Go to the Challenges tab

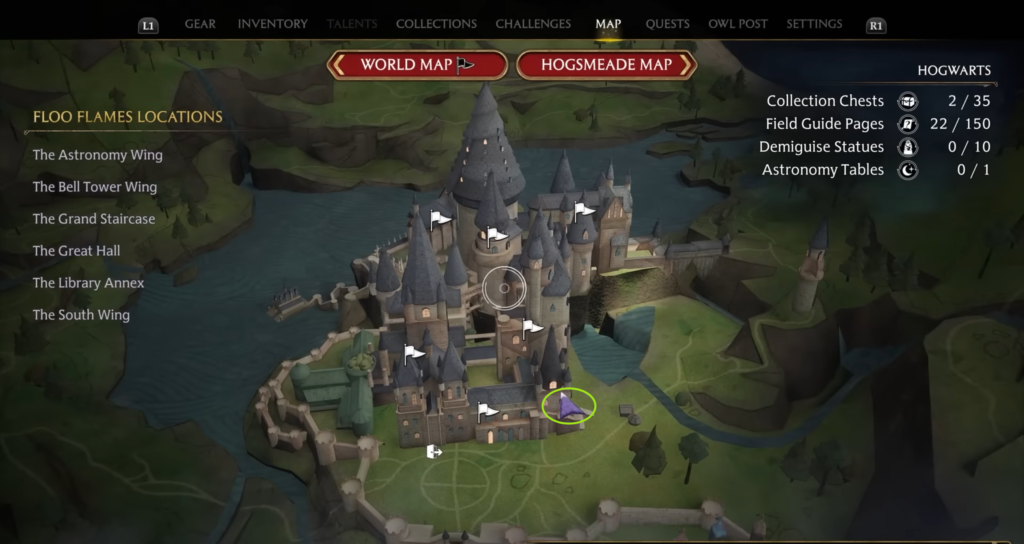point(533,24)
